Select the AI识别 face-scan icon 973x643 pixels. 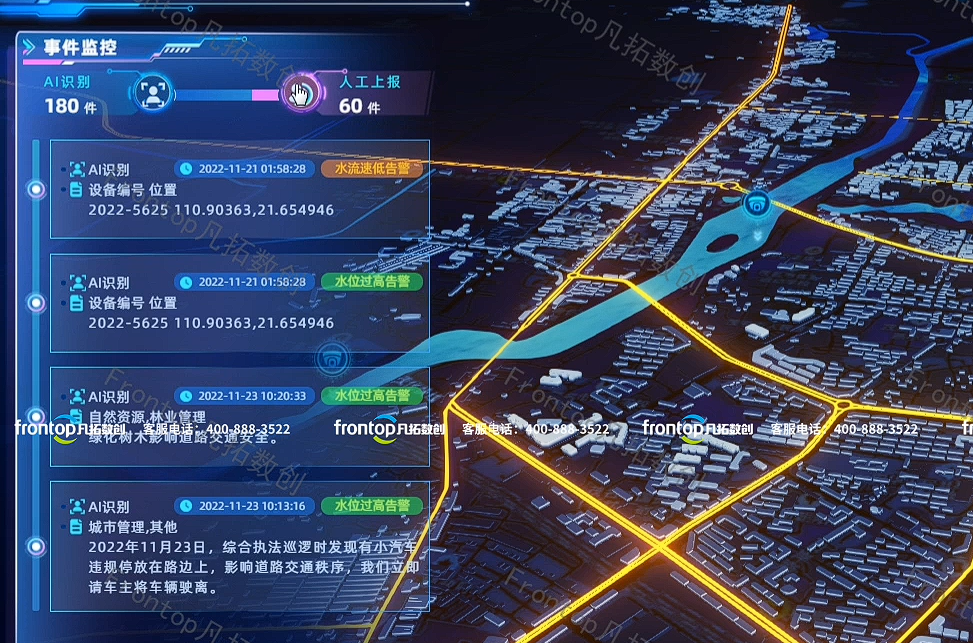click(x=152, y=95)
